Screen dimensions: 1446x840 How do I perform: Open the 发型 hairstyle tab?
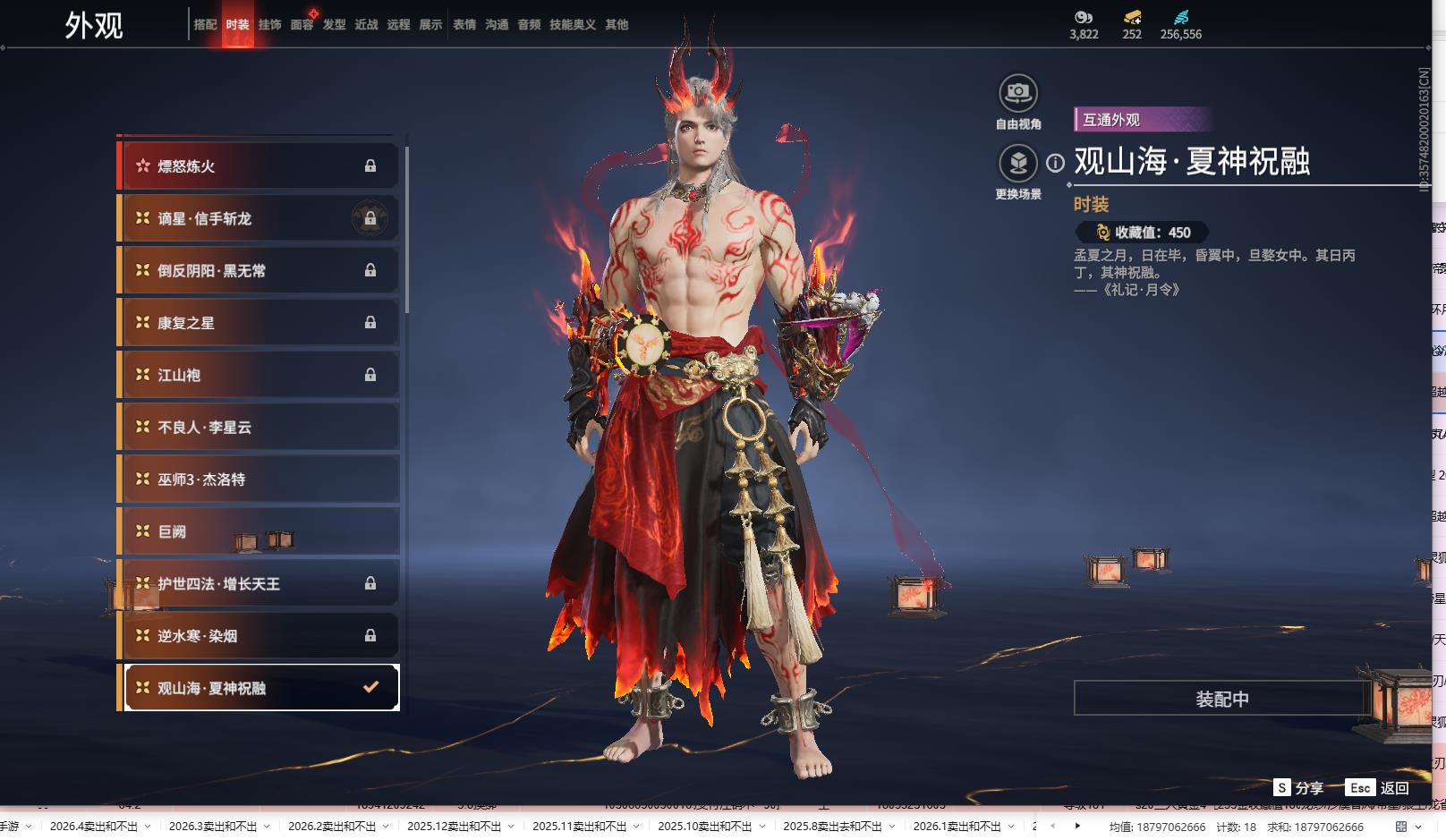coord(334,25)
